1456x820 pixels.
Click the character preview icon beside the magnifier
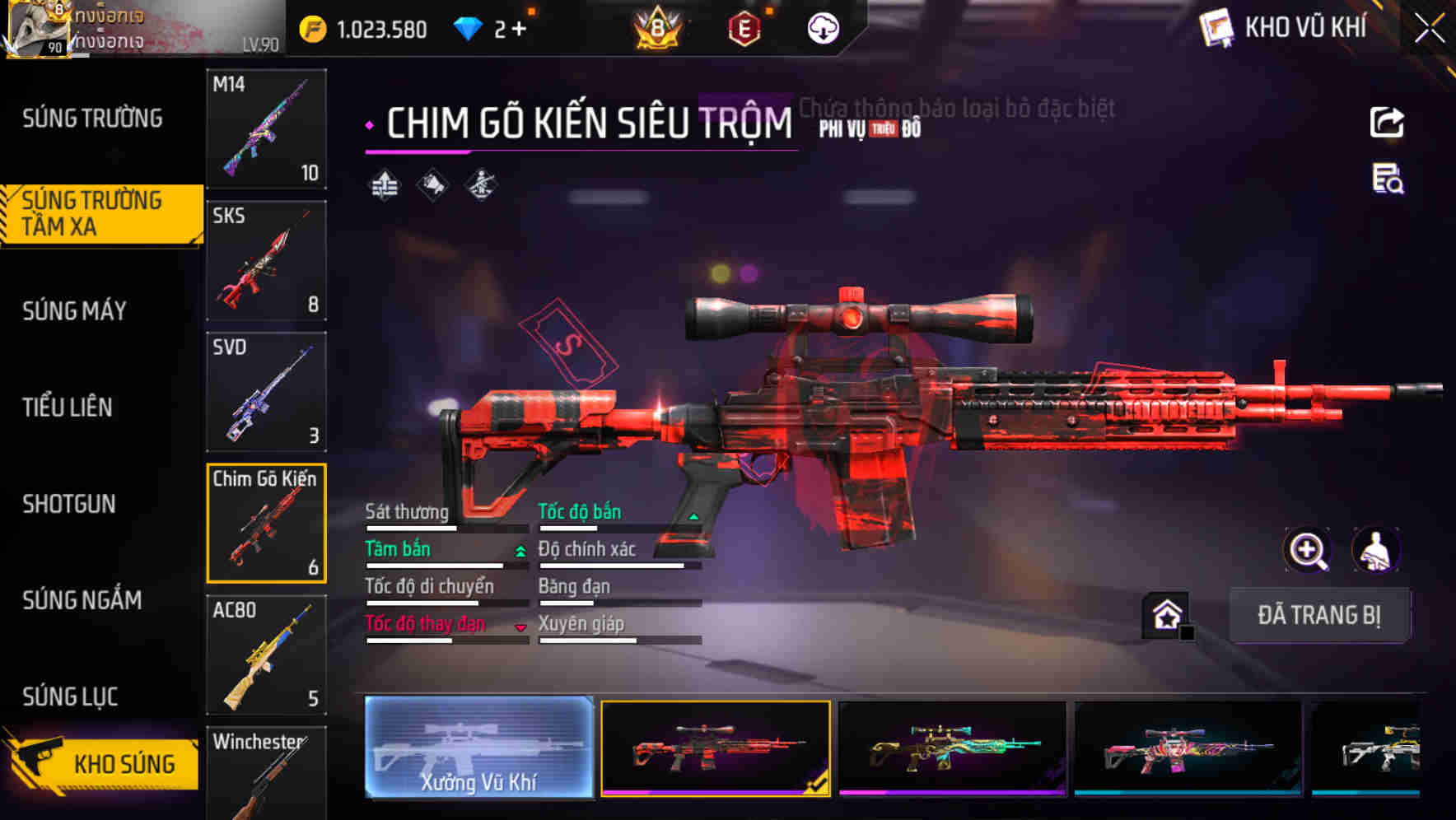[x=1377, y=550]
